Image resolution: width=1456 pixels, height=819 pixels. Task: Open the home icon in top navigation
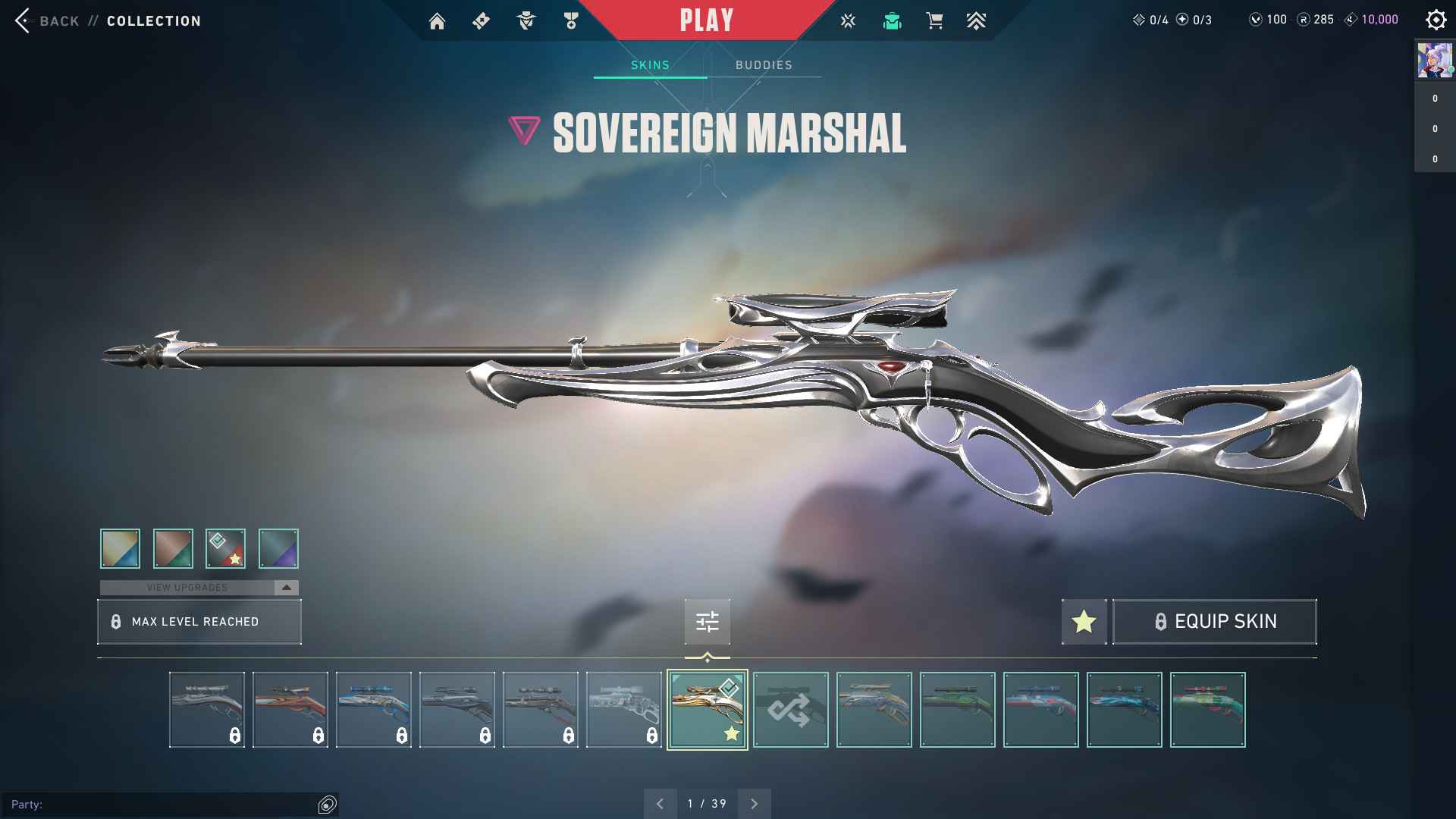point(437,21)
